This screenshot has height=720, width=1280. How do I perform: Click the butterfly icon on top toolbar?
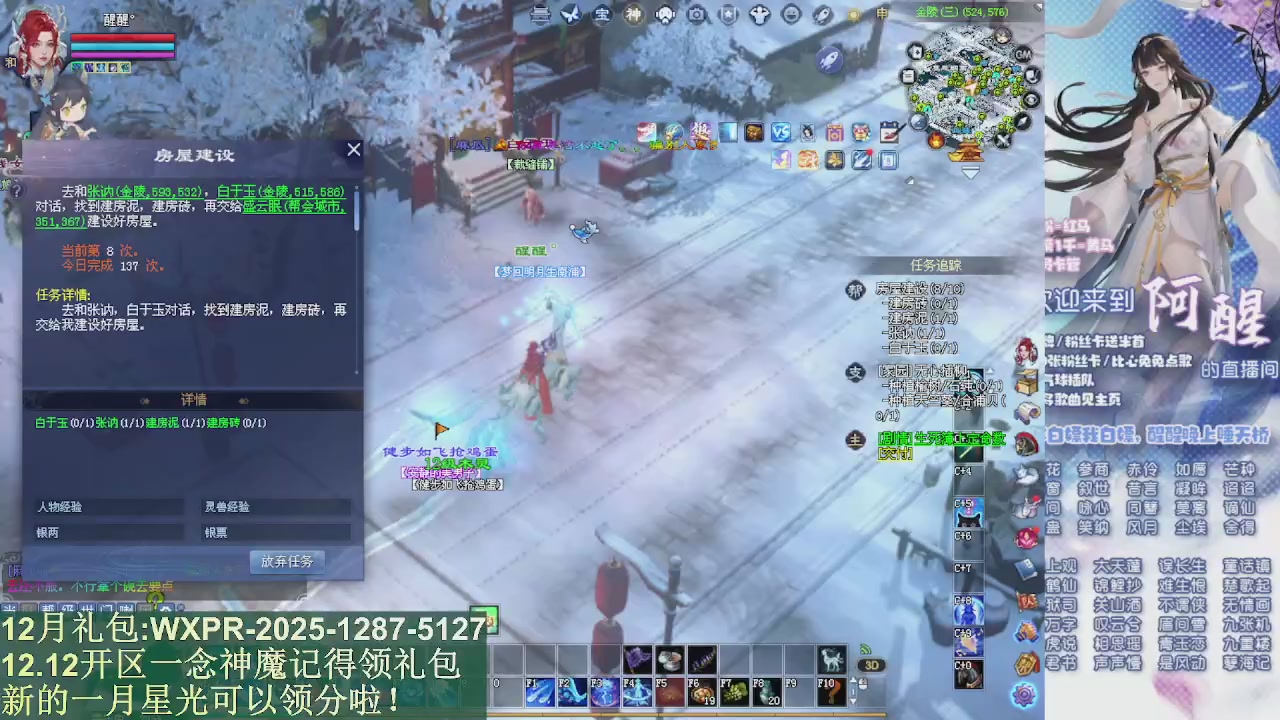click(x=570, y=15)
